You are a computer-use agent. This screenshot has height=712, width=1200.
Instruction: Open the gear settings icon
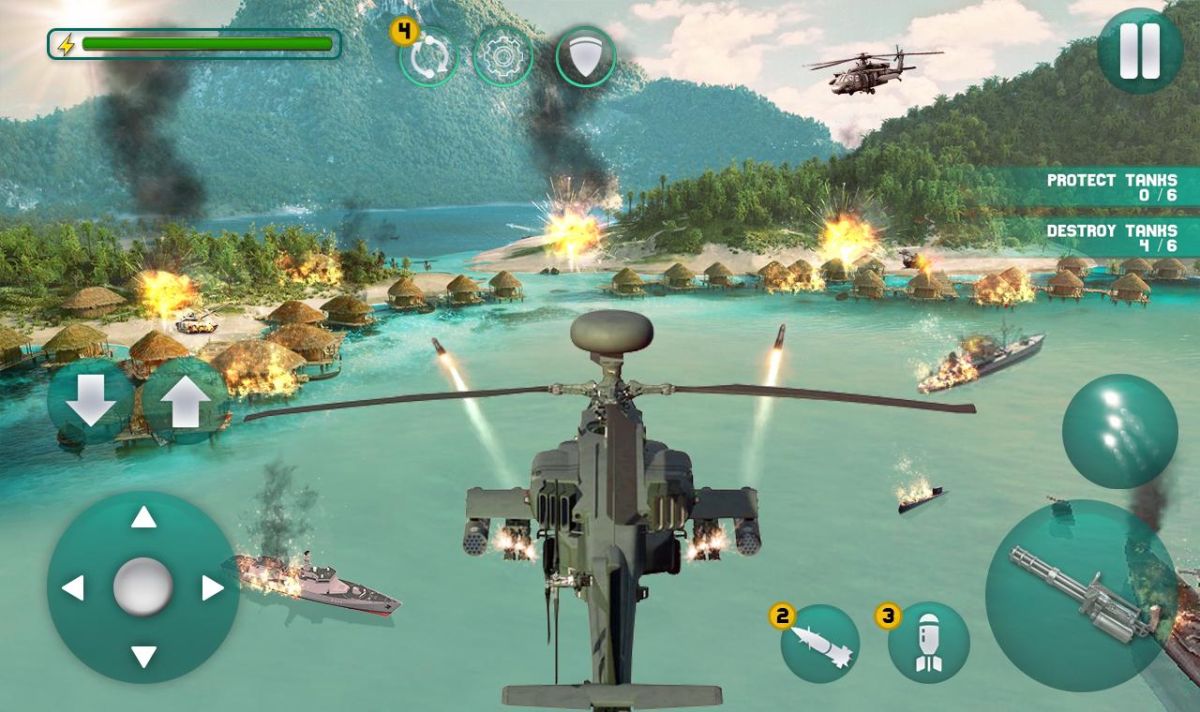(502, 57)
